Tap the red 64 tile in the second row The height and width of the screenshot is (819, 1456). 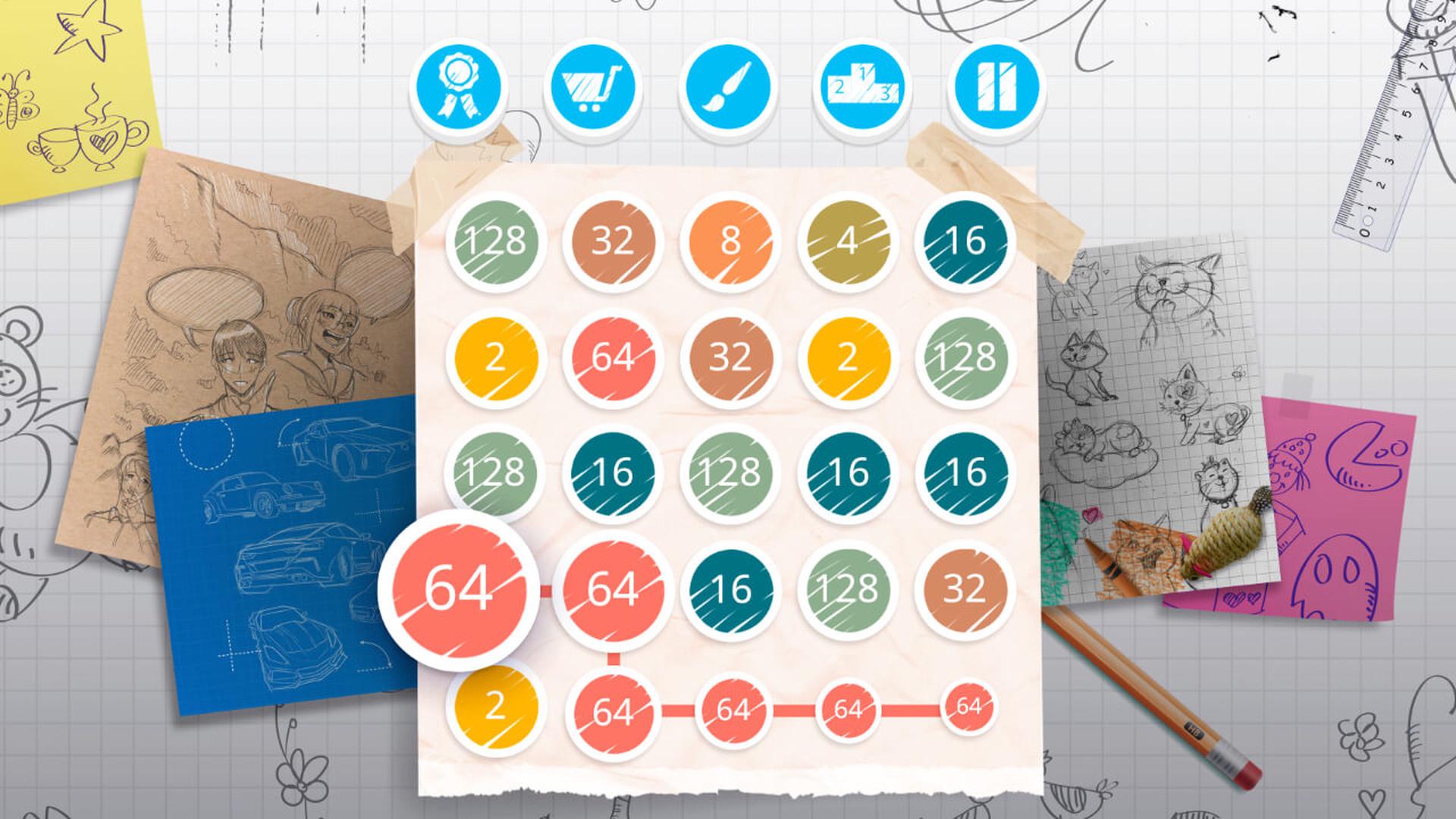click(614, 356)
